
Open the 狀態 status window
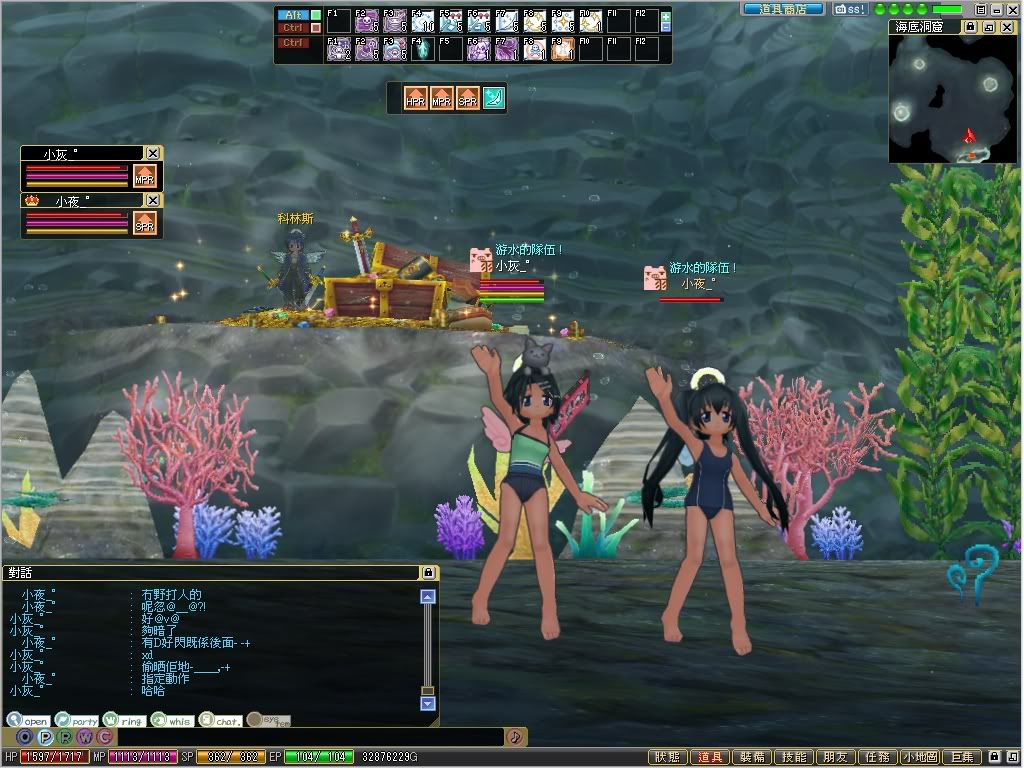coord(667,758)
